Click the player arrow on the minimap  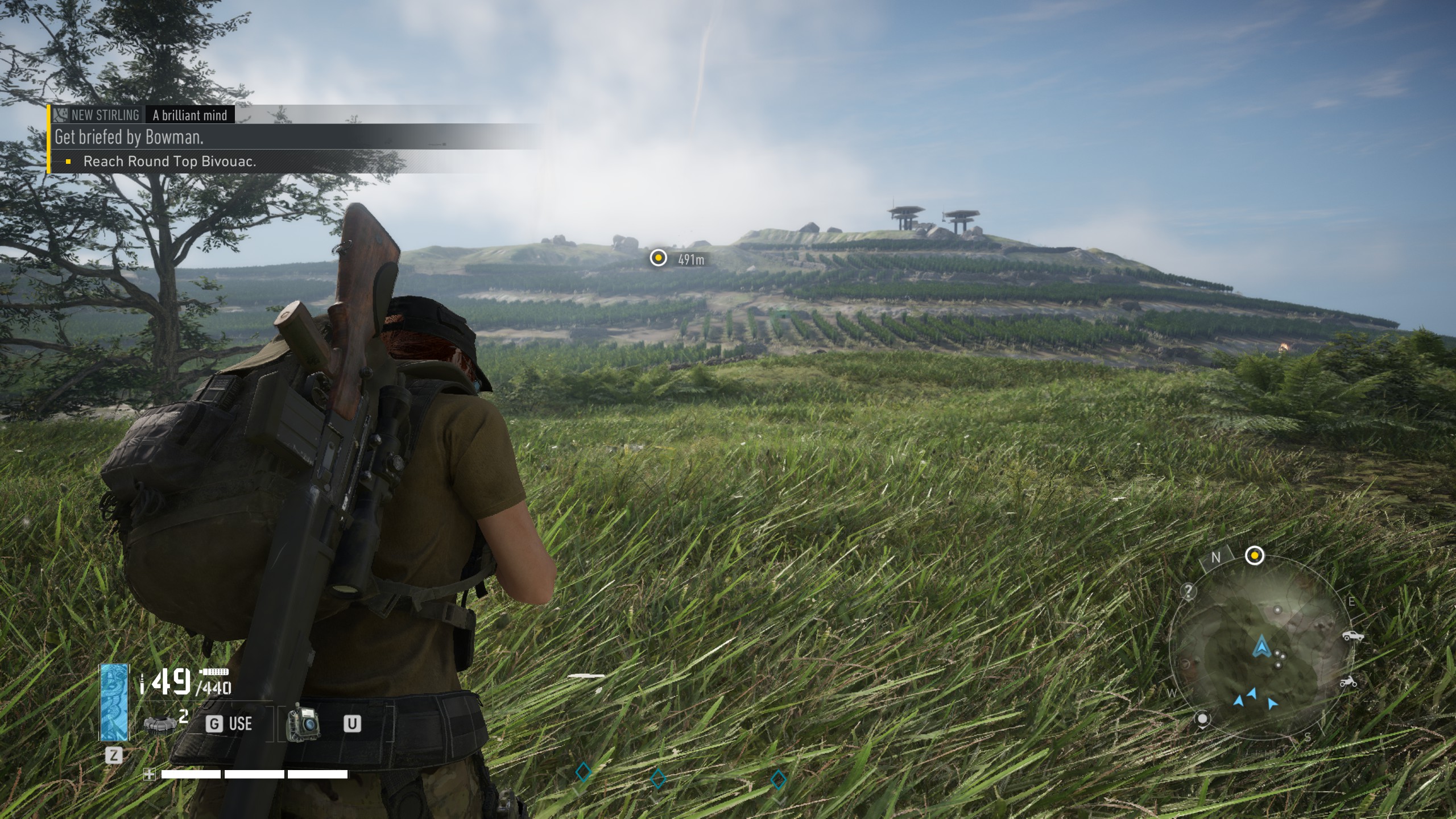[1261, 646]
